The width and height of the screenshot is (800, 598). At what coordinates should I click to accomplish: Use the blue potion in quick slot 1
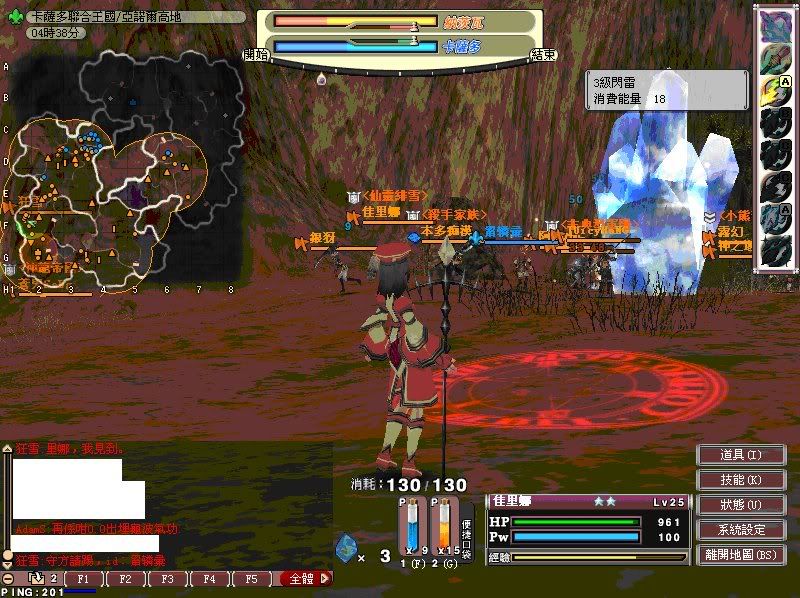pos(411,527)
